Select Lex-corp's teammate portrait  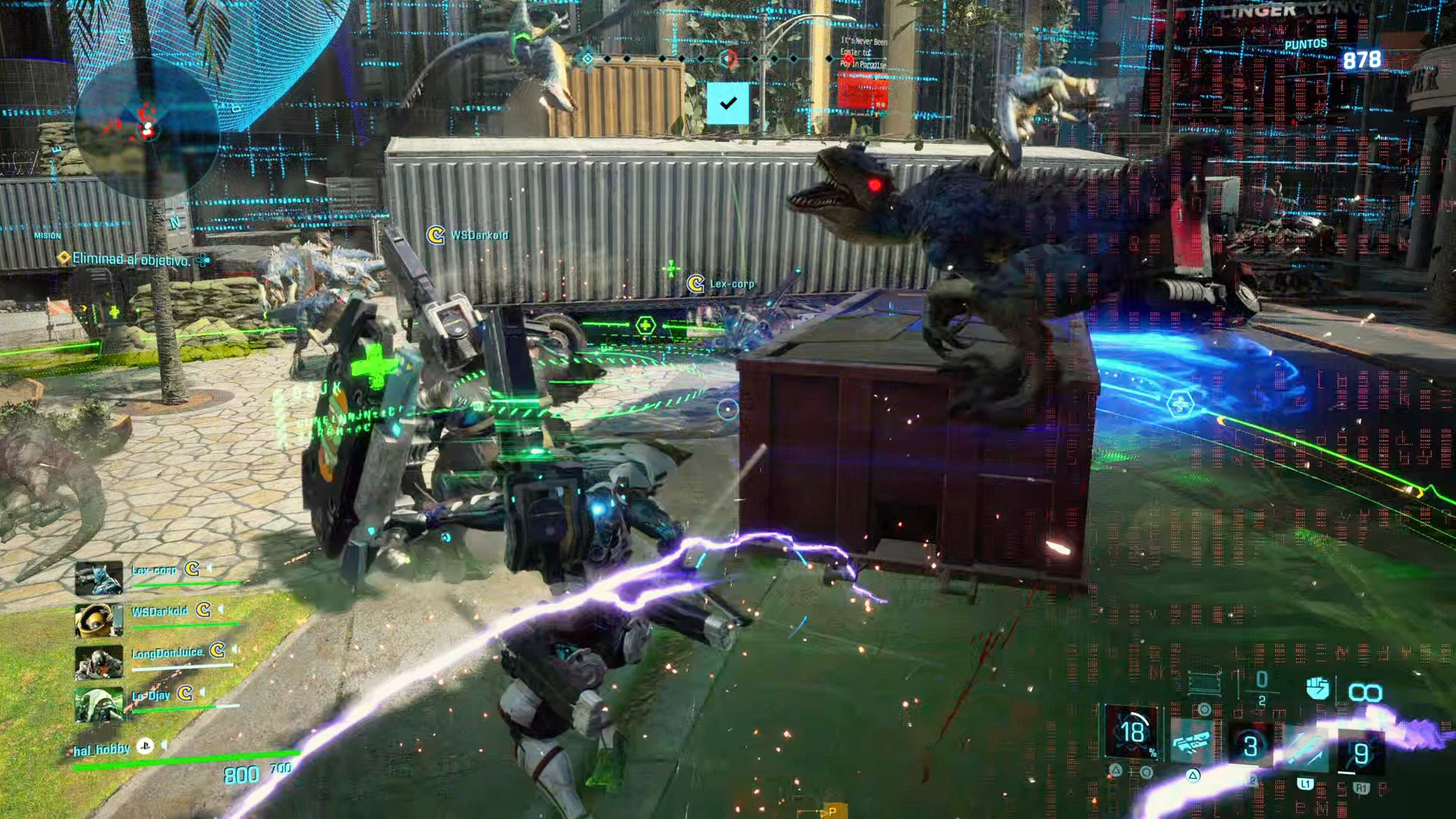[99, 577]
